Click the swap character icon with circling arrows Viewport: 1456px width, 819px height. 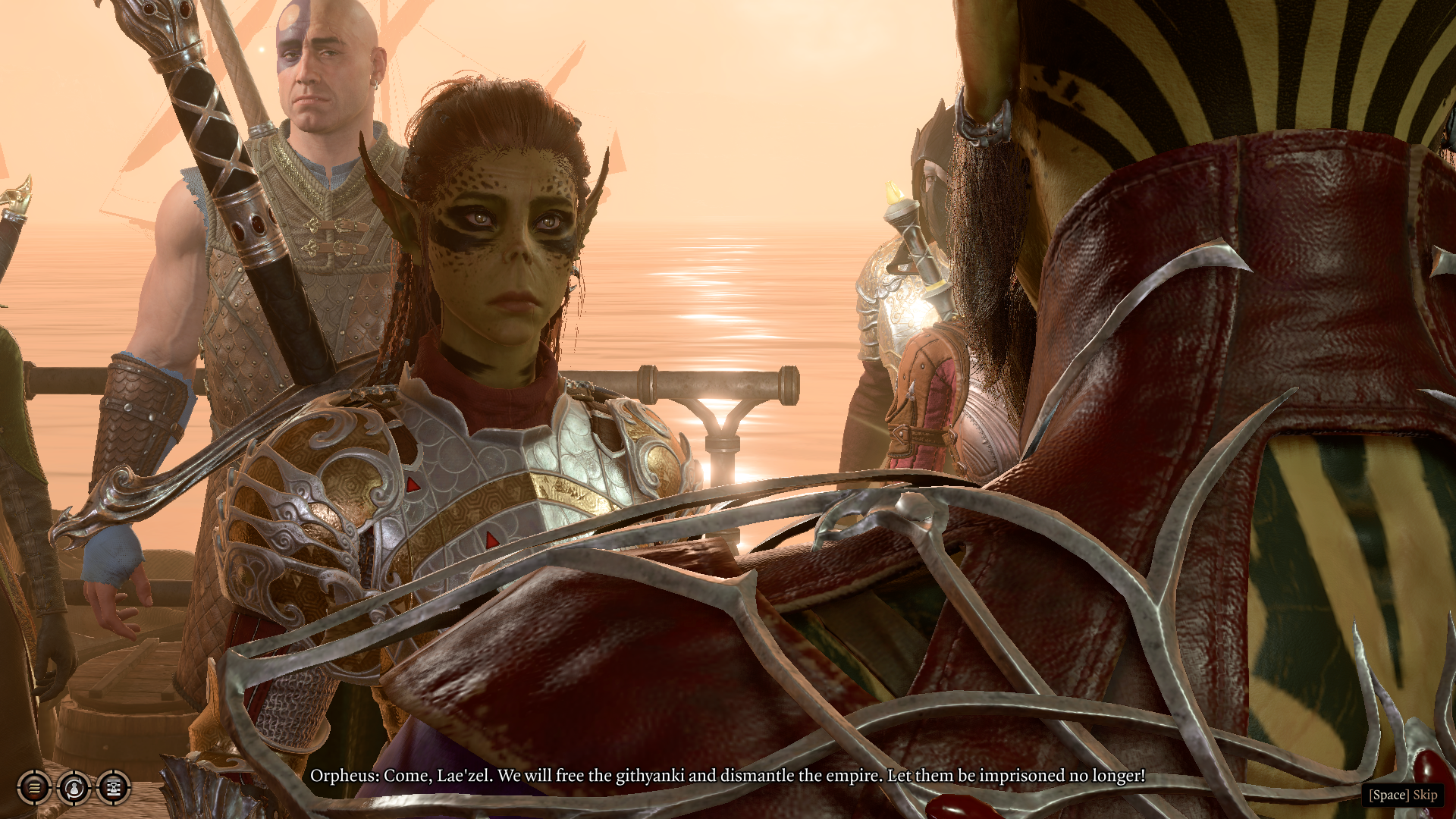coord(74,788)
